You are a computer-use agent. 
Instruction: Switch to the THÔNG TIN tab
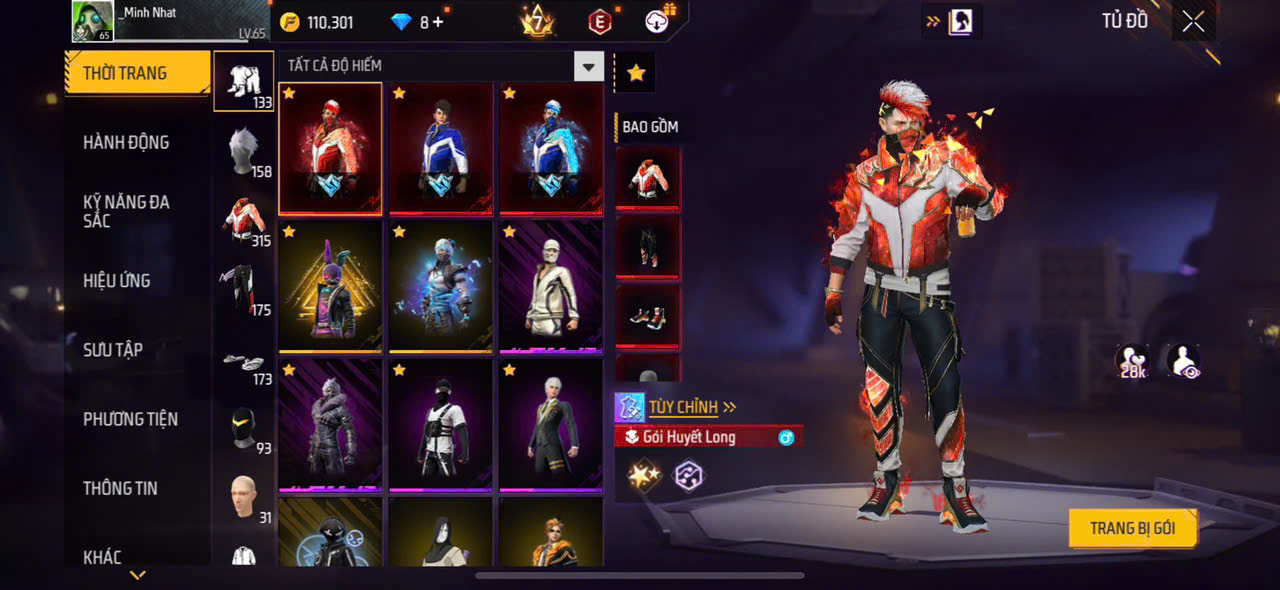click(120, 488)
